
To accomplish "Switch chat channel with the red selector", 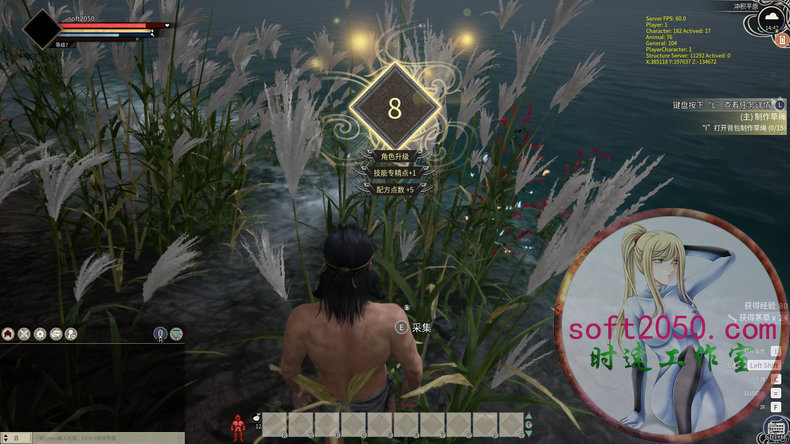I will 15,438.
